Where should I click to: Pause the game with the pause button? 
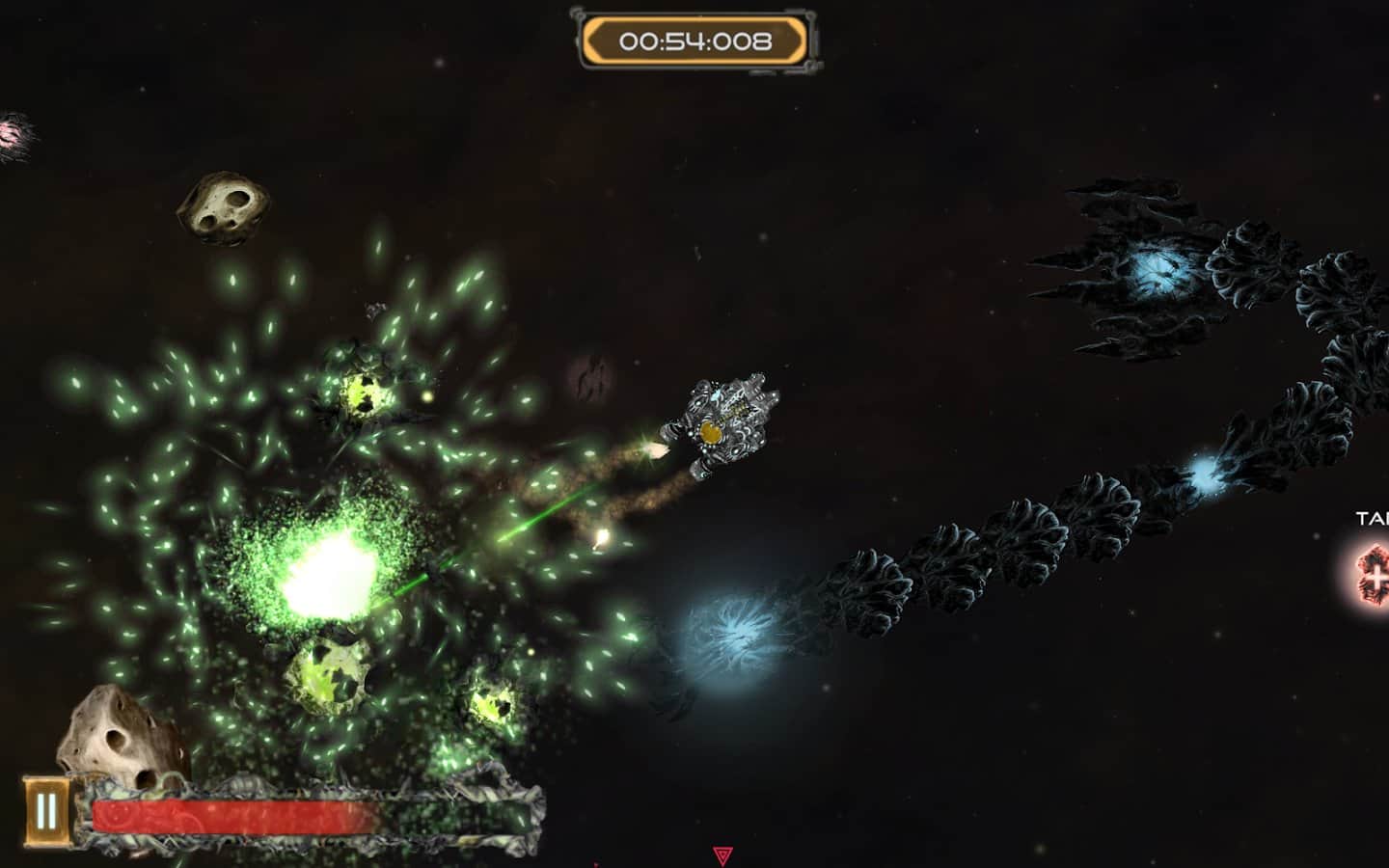click(46, 812)
